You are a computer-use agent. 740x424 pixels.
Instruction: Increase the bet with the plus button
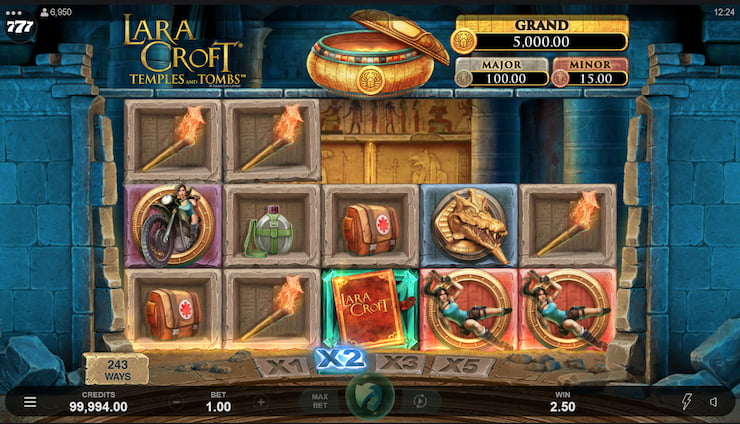(261, 402)
